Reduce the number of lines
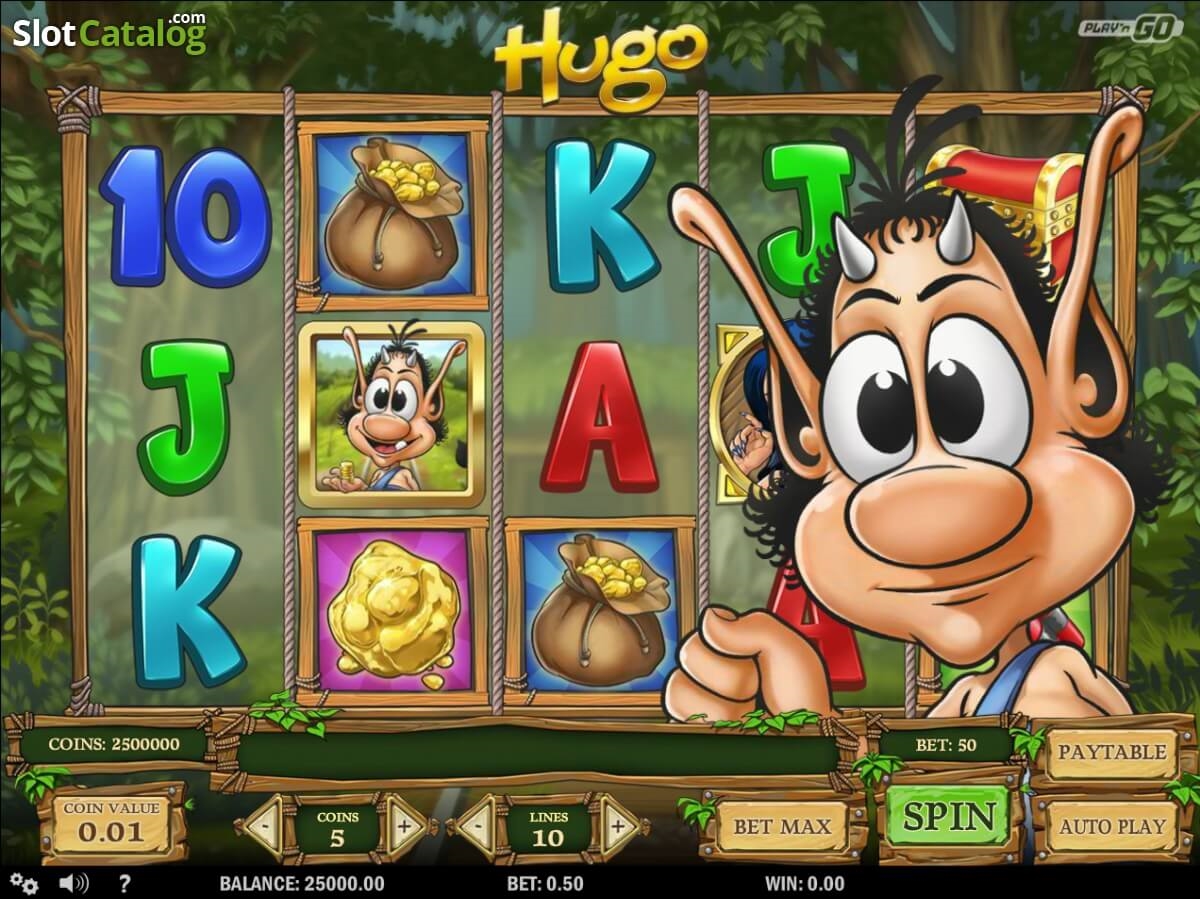This screenshot has height=899, width=1200. tap(476, 827)
